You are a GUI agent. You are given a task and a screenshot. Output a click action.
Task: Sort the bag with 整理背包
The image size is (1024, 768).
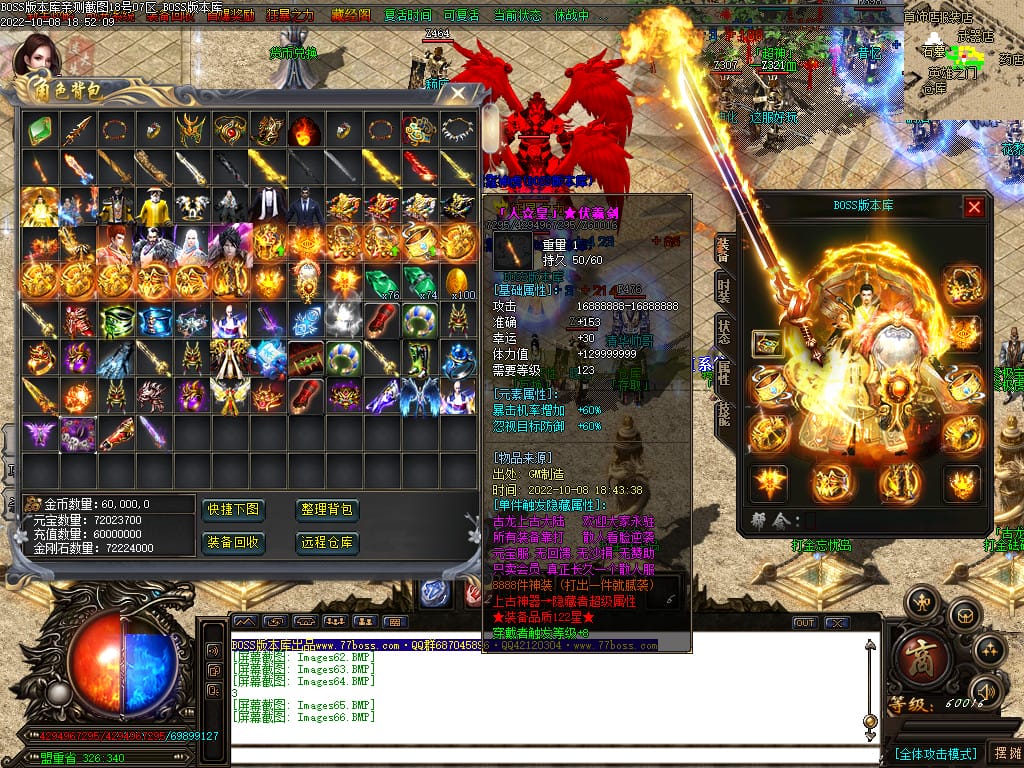point(327,510)
